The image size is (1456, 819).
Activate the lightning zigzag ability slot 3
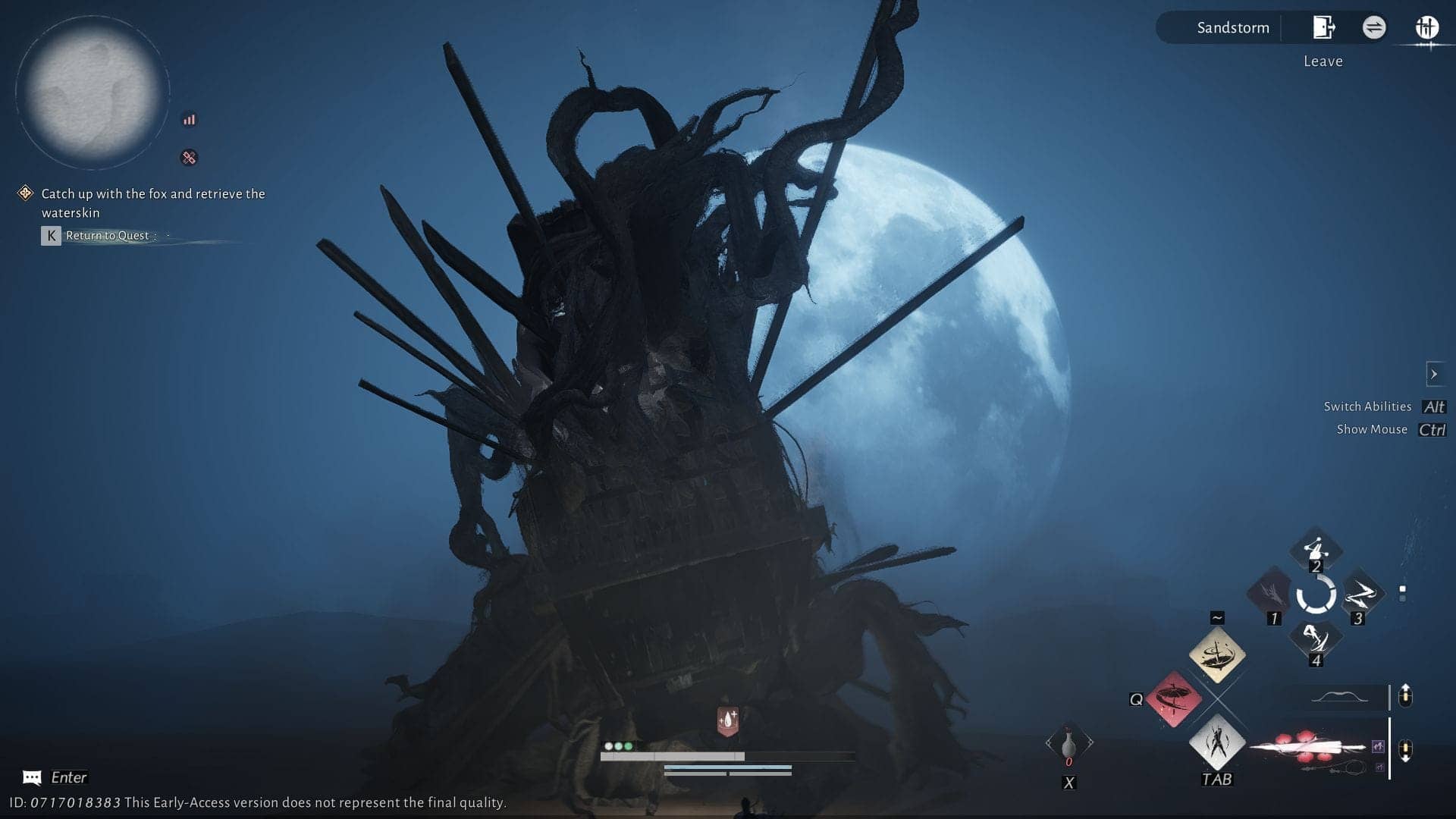click(1359, 594)
